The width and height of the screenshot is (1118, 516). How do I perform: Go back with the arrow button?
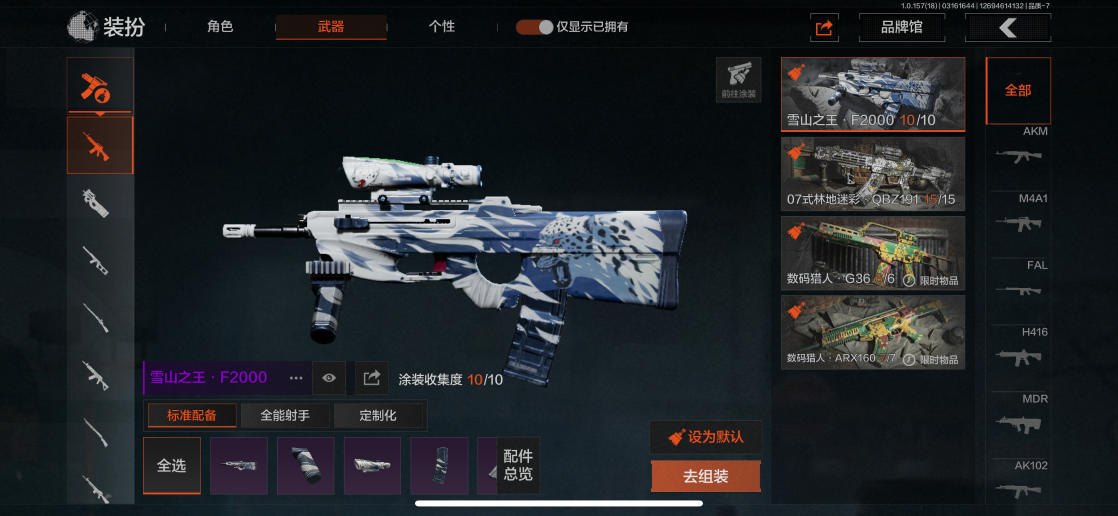1007,28
